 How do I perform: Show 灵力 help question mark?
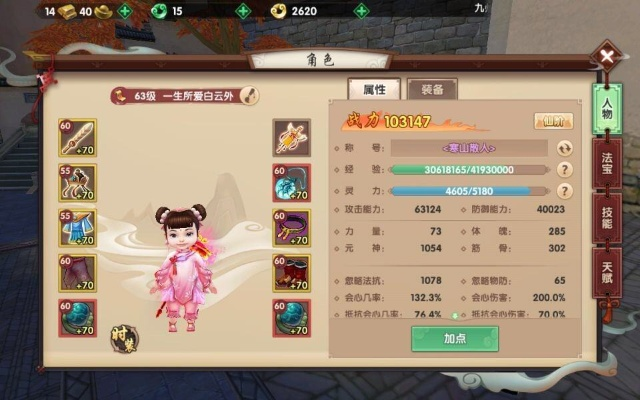coord(565,190)
